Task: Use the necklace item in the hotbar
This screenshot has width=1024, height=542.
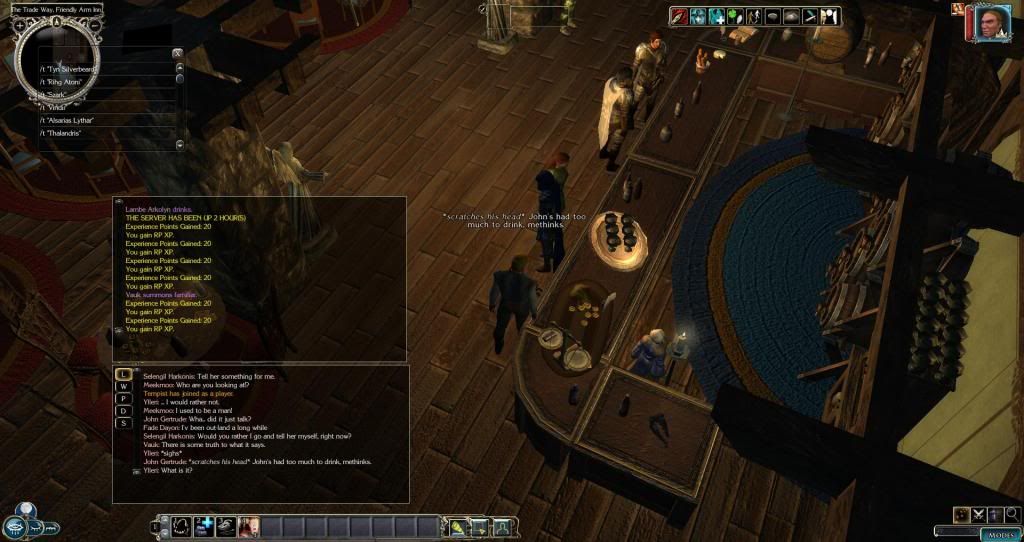Action: coord(181,526)
